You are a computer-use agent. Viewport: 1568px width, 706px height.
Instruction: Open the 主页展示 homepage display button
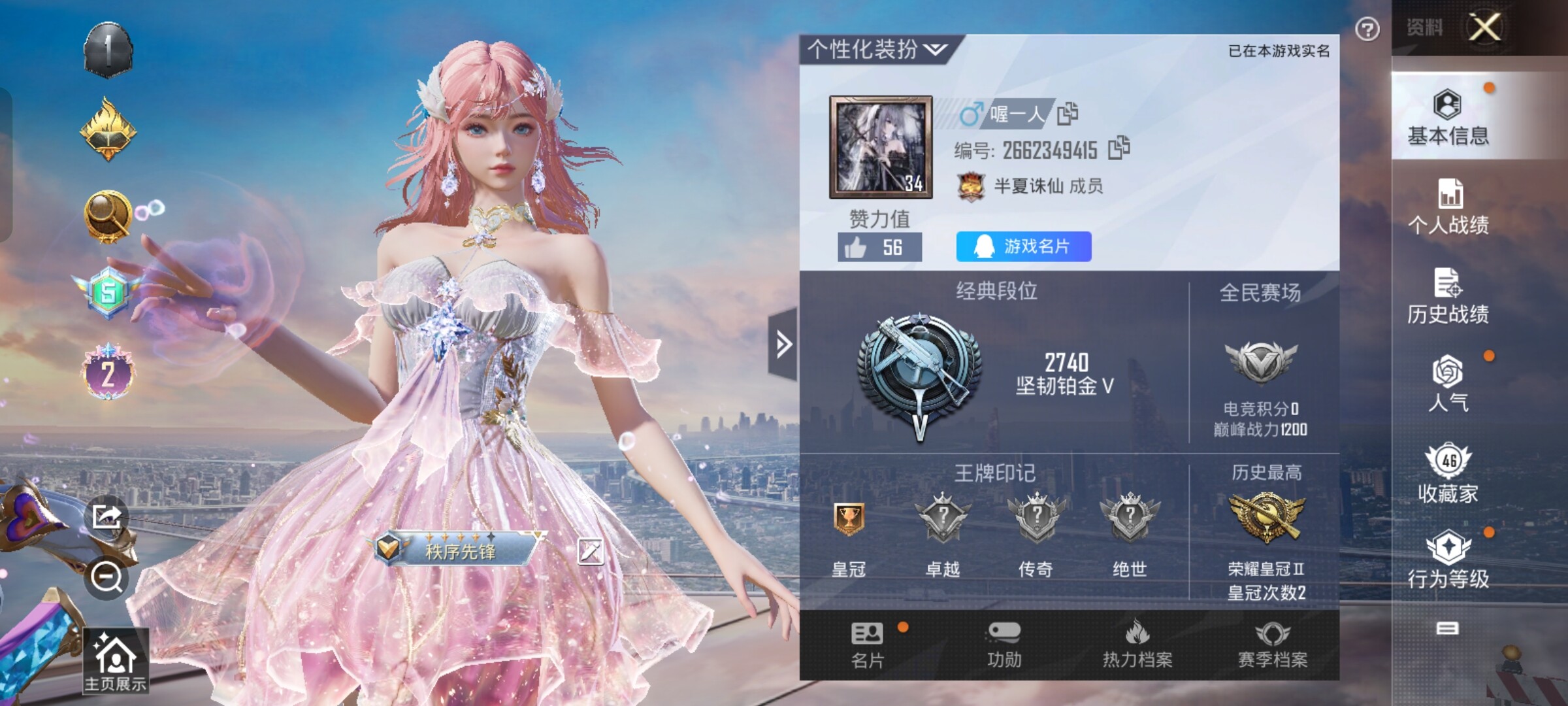[x=116, y=660]
